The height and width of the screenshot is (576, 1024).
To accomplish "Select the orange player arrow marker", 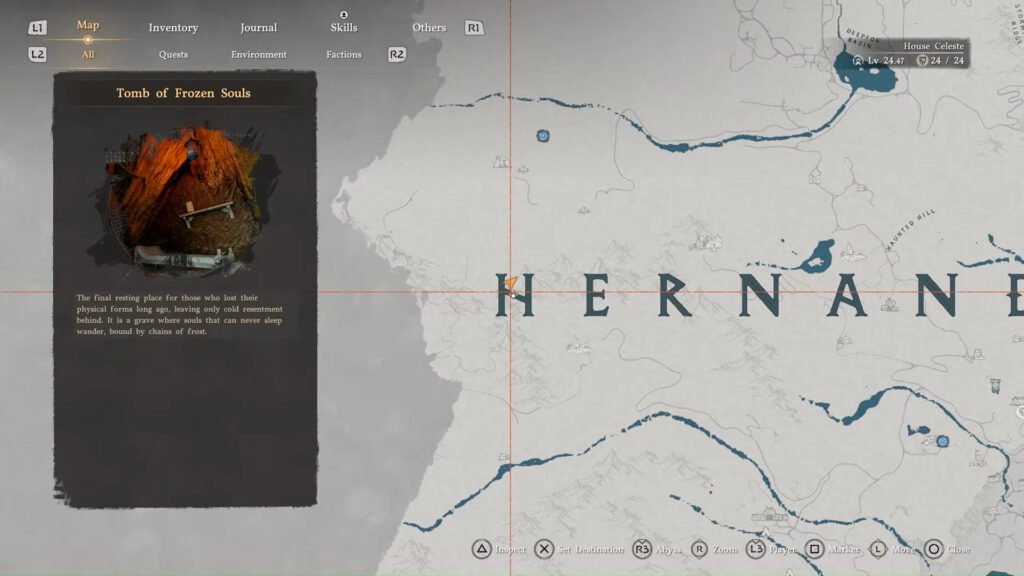I will [511, 284].
